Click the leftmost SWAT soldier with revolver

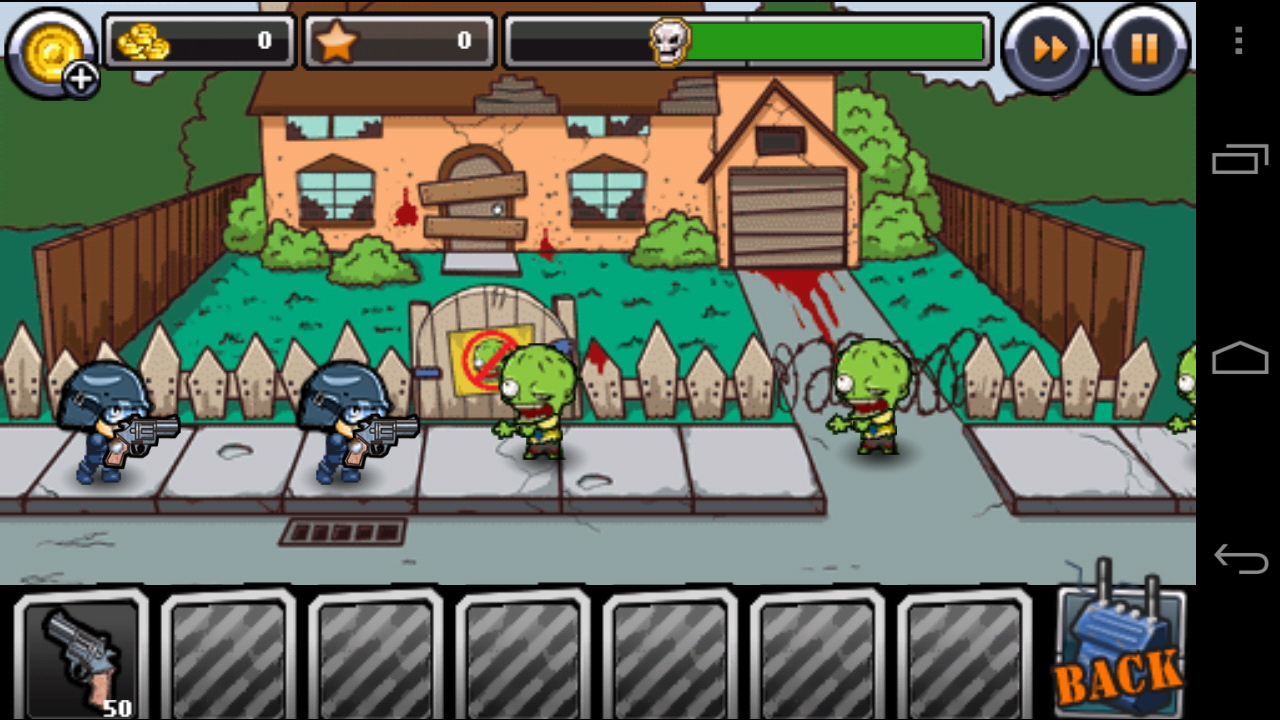(105, 425)
